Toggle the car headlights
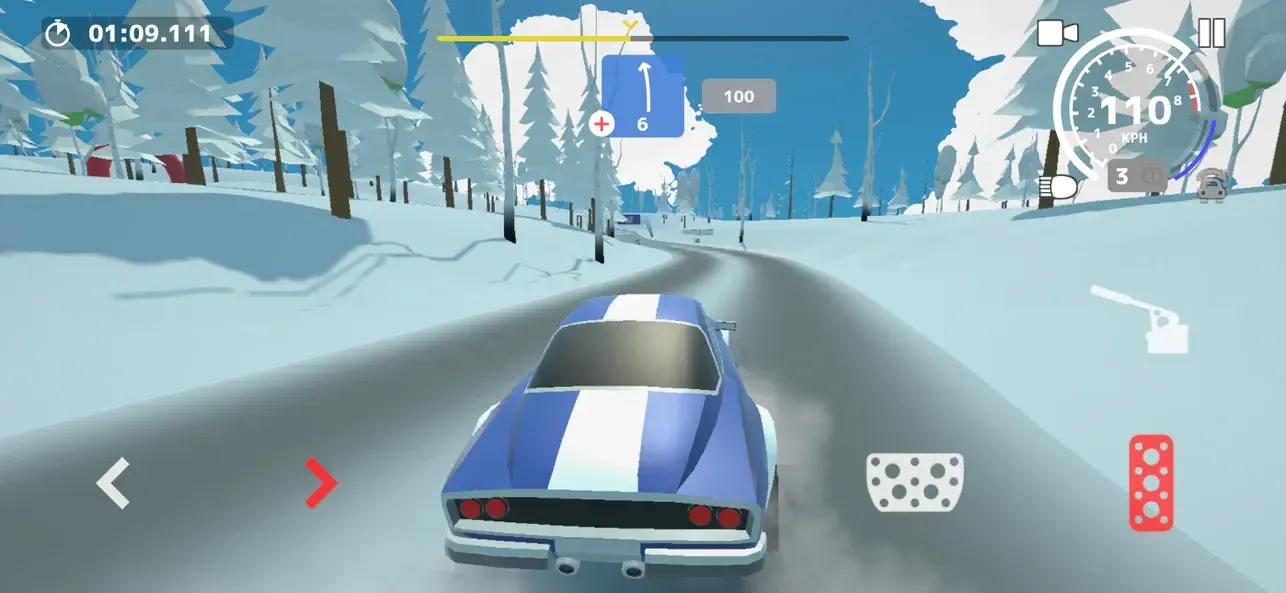Image resolution: width=1286 pixels, height=593 pixels. coord(1058,186)
